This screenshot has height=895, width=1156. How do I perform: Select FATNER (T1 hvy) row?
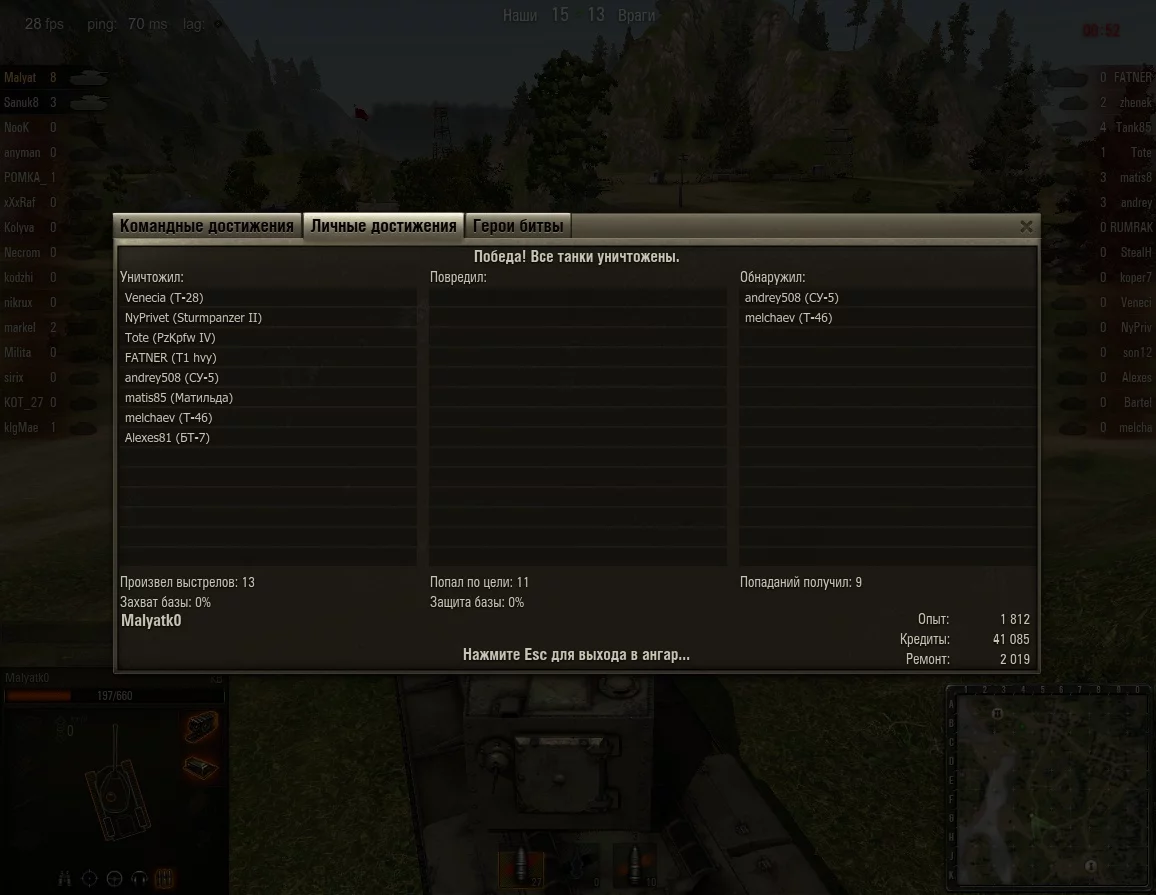click(x=170, y=358)
